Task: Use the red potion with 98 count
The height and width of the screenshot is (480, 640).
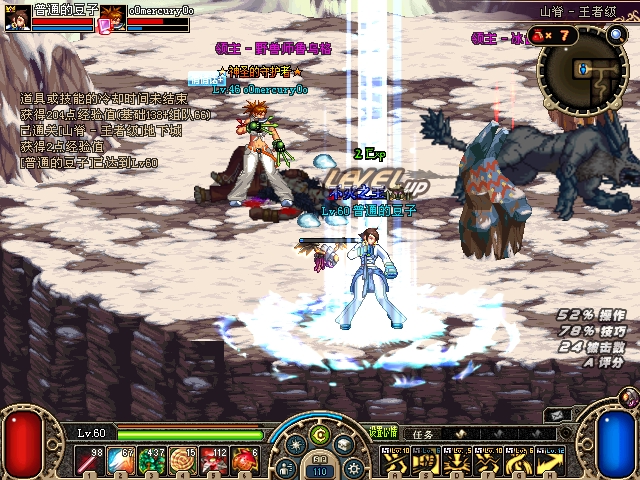Action: click(x=89, y=461)
